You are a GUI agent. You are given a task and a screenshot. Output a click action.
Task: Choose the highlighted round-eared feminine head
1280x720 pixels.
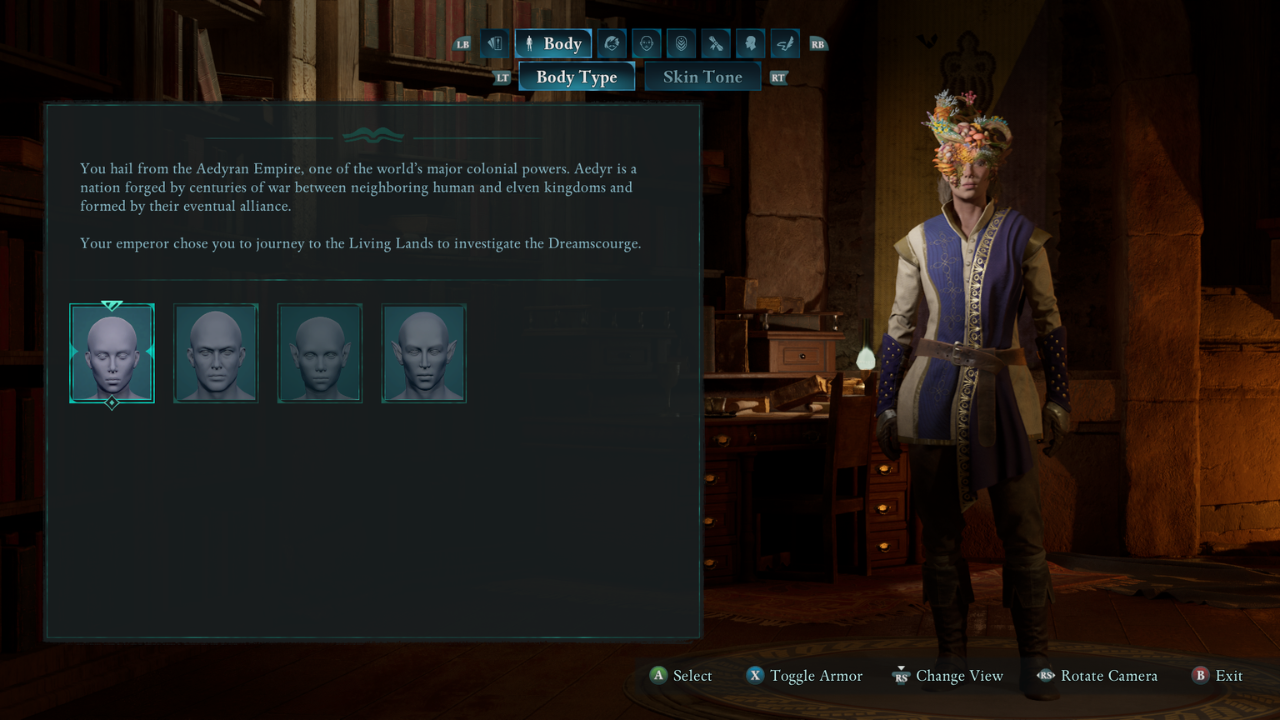point(112,353)
